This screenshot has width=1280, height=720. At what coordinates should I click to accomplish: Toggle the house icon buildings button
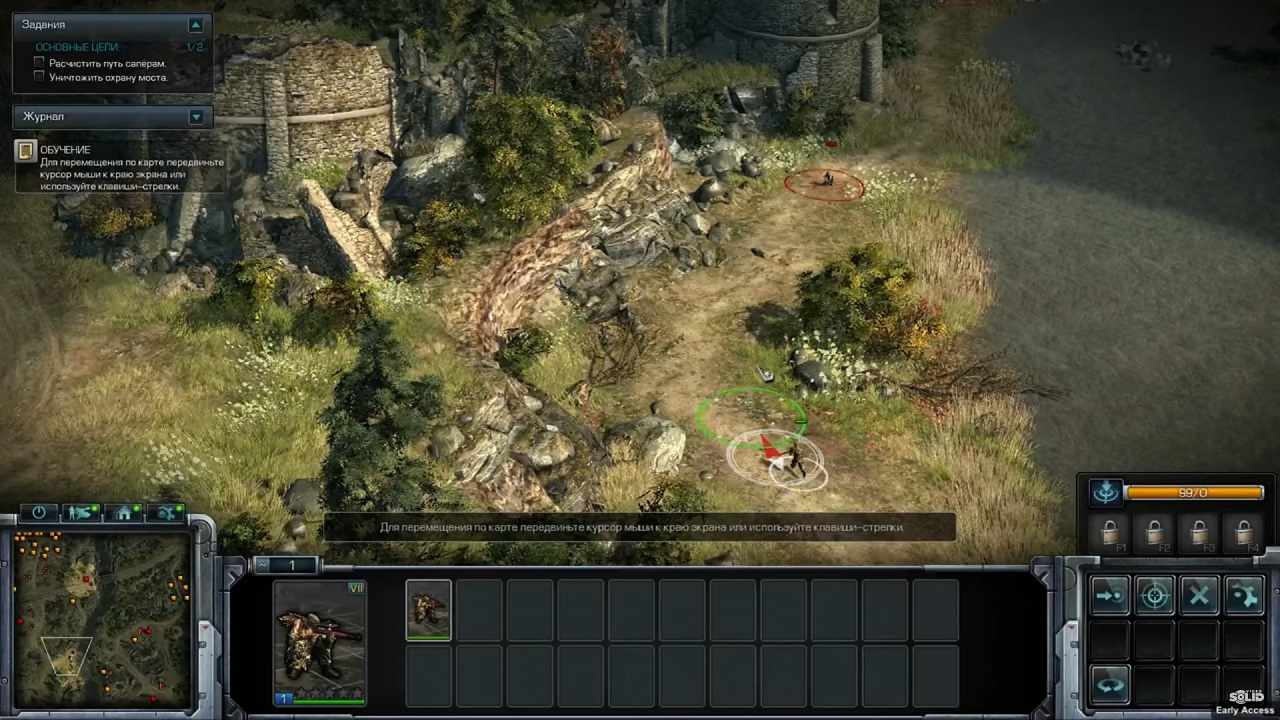coord(125,513)
